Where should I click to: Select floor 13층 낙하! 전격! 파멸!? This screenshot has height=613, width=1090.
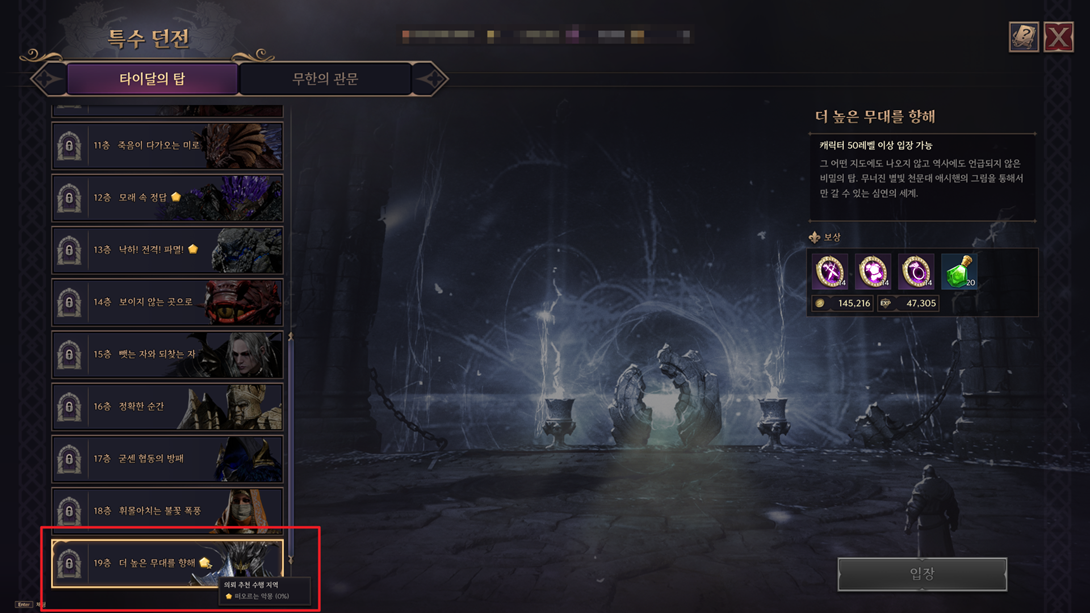tap(167, 250)
